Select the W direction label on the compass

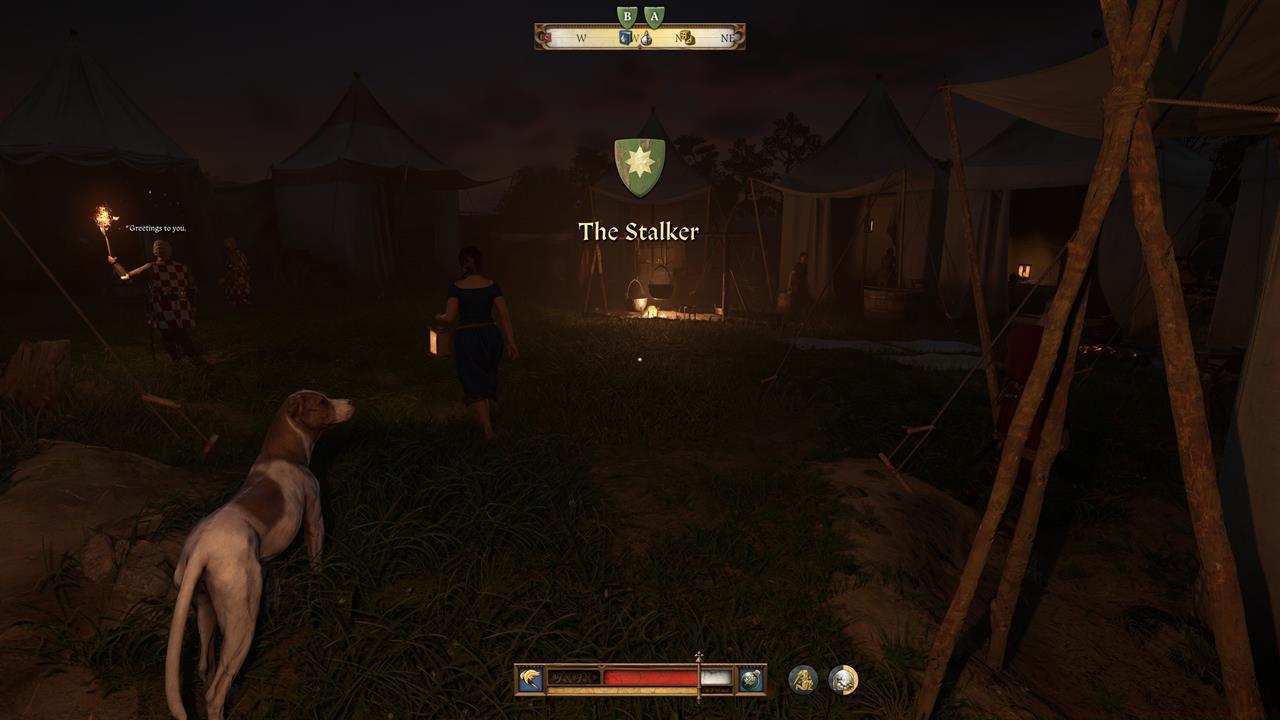pyautogui.click(x=579, y=36)
